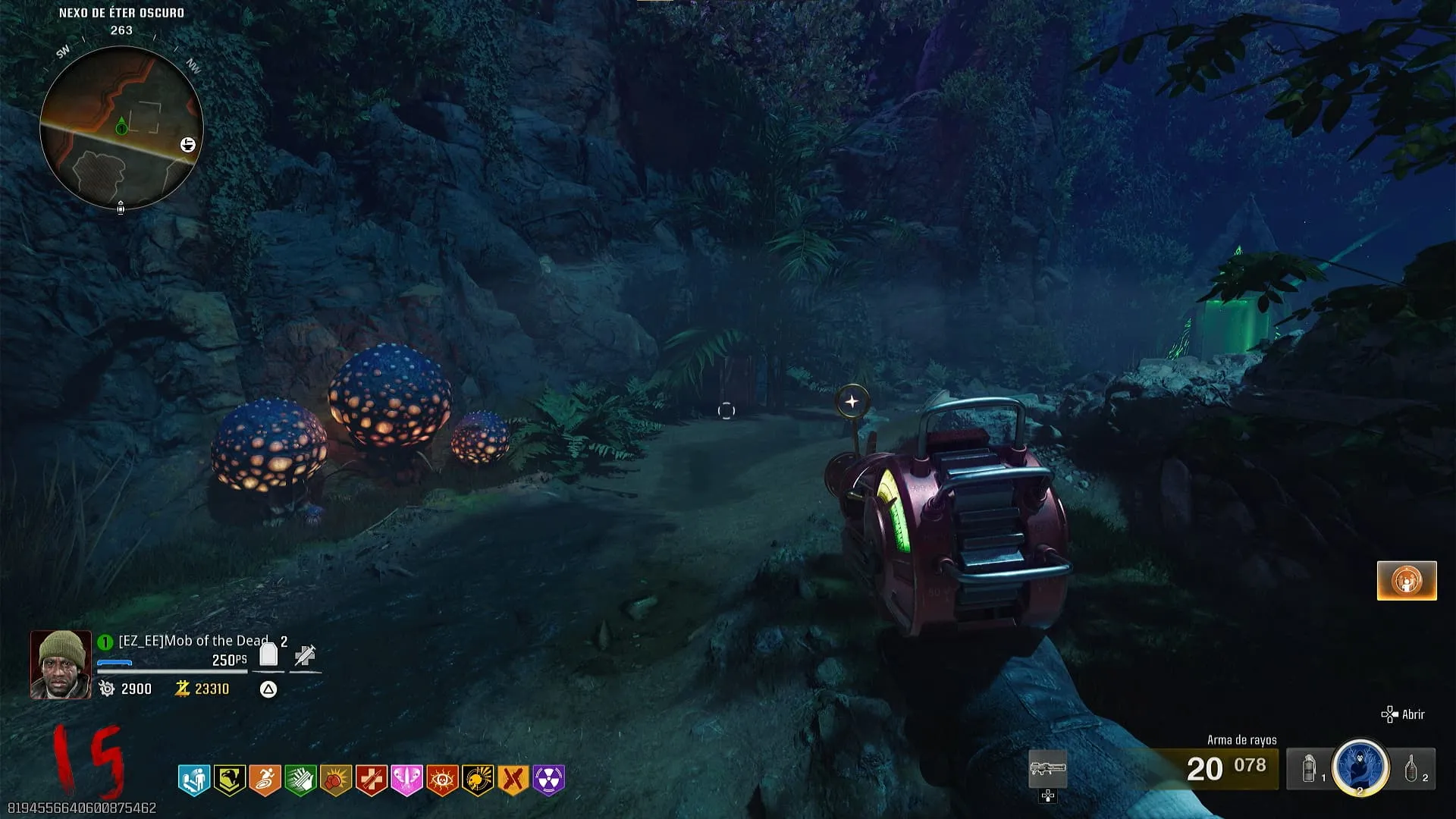Select the skull-eye Death Perception perk

[442, 779]
